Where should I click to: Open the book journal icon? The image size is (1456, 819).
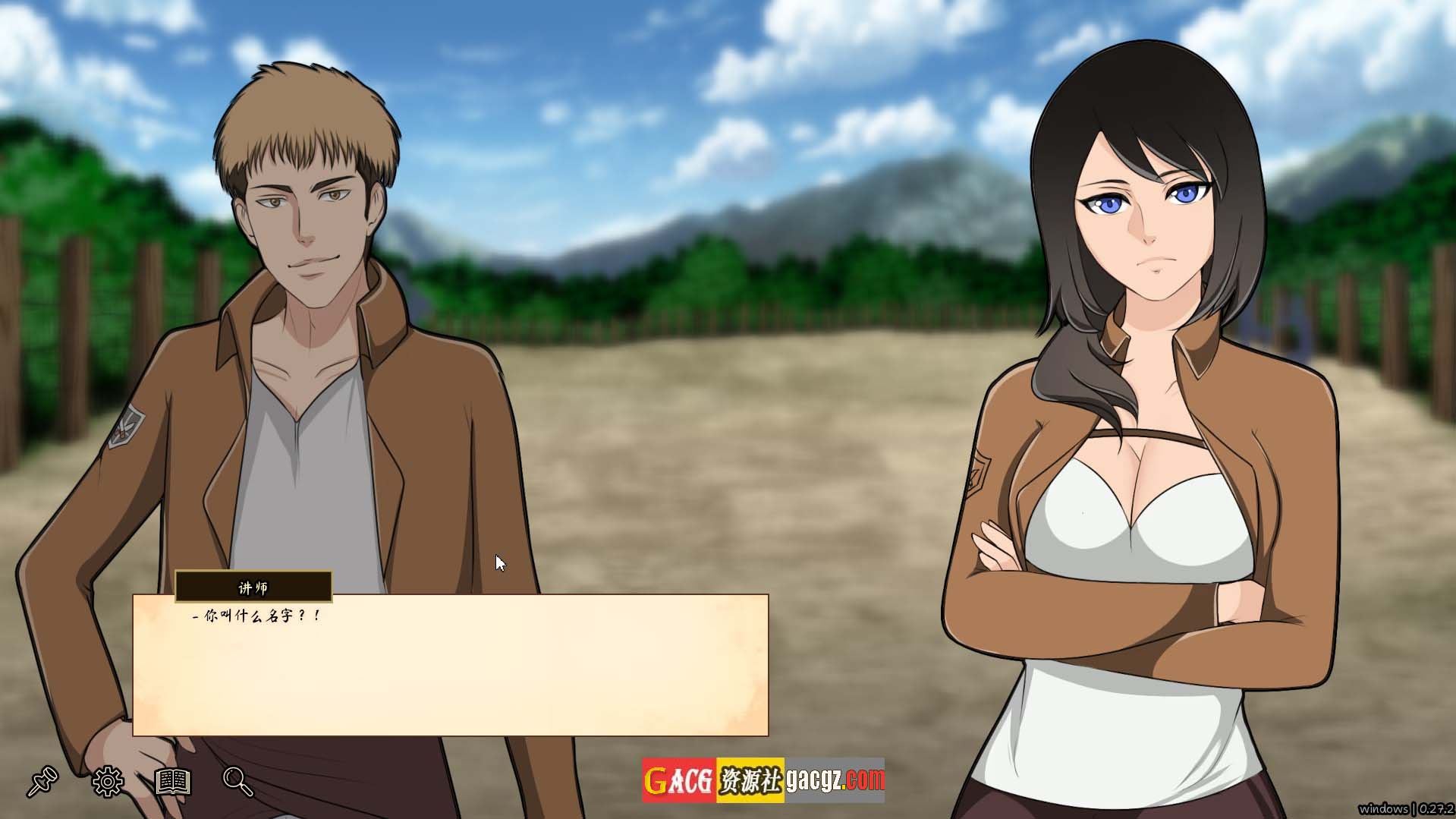173,781
